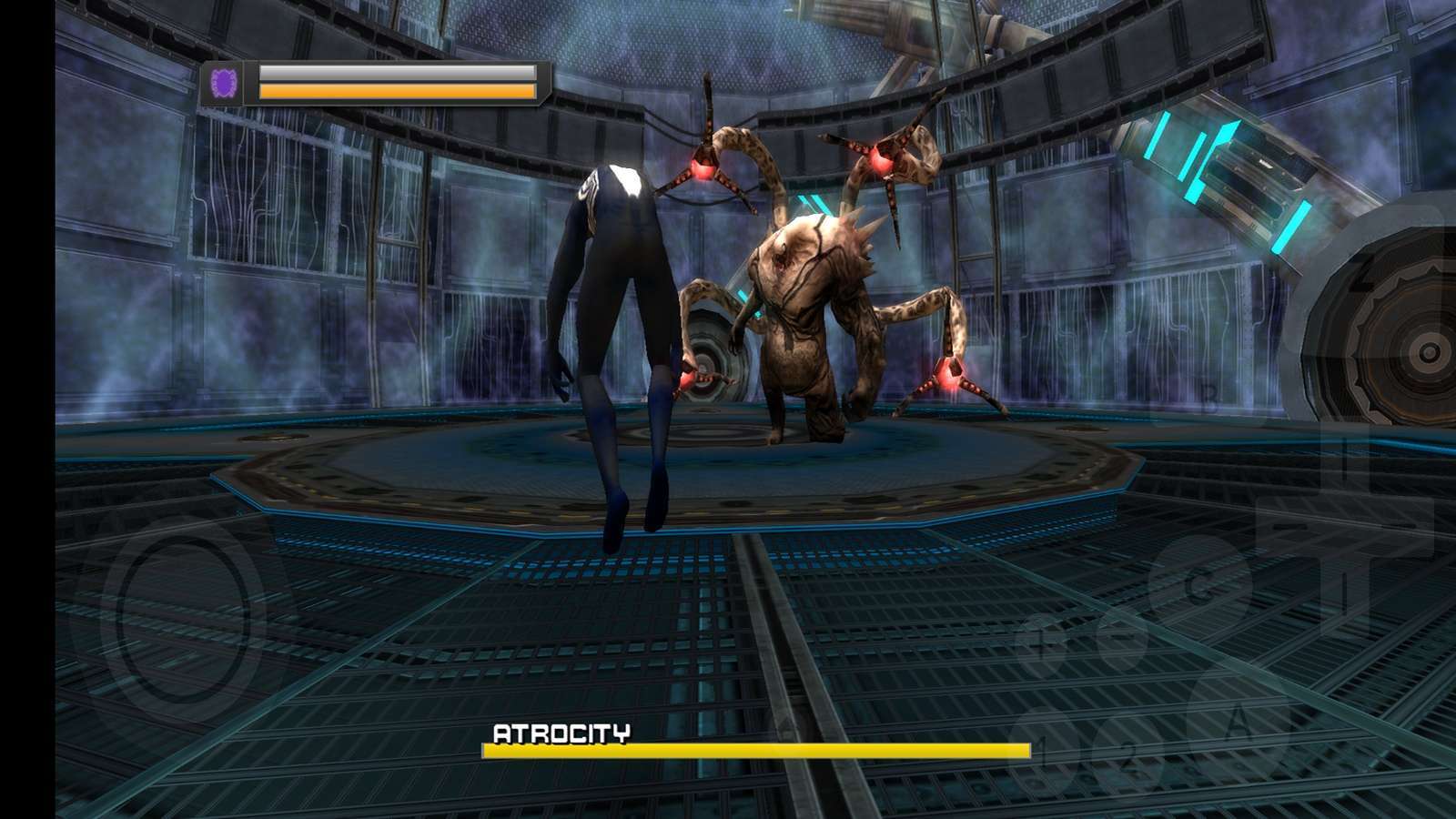The height and width of the screenshot is (819, 1456).
Task: Tap the on-screen C button
Action: (1199, 587)
